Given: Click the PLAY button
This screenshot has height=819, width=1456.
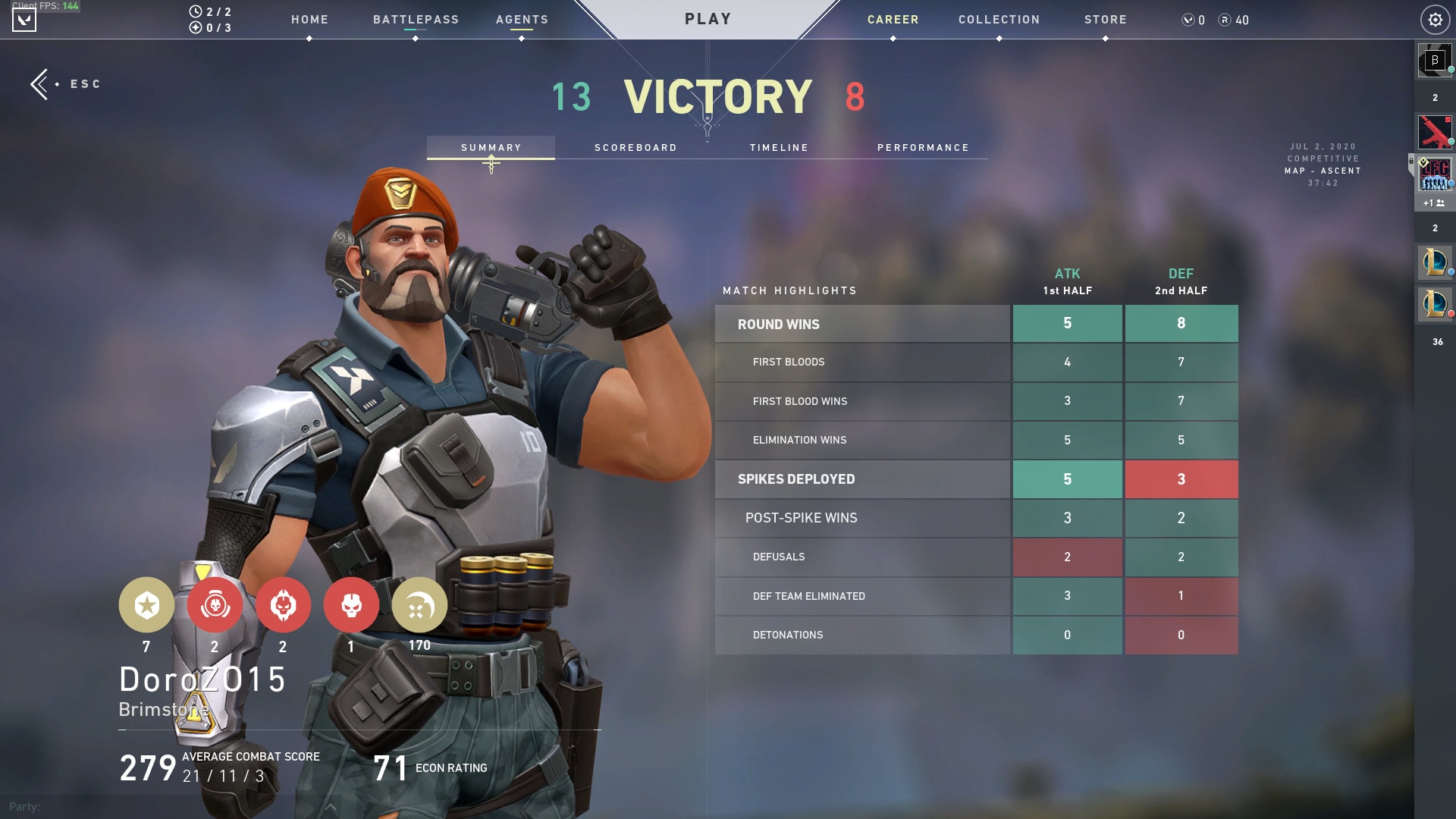Looking at the screenshot, I should (708, 19).
